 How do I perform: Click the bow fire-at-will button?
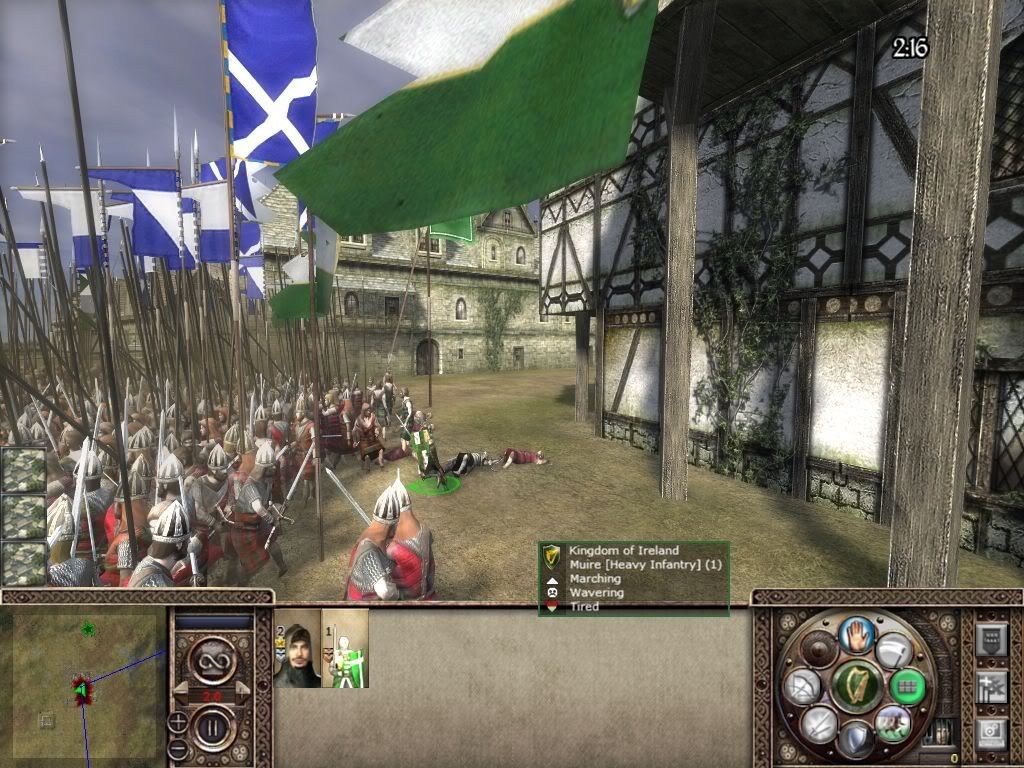(x=801, y=686)
